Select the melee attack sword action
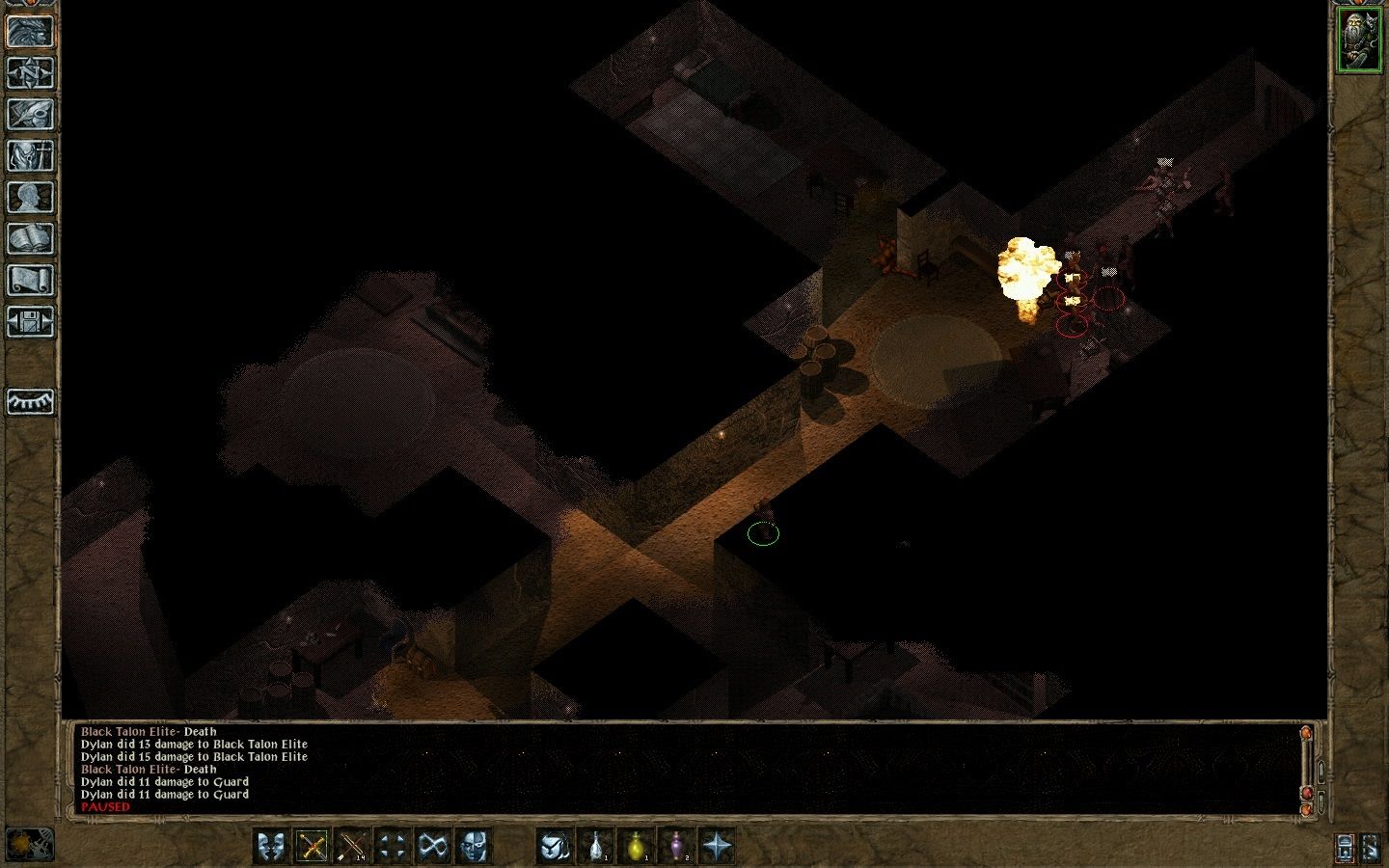This screenshot has width=1389, height=868. pyautogui.click(x=312, y=847)
